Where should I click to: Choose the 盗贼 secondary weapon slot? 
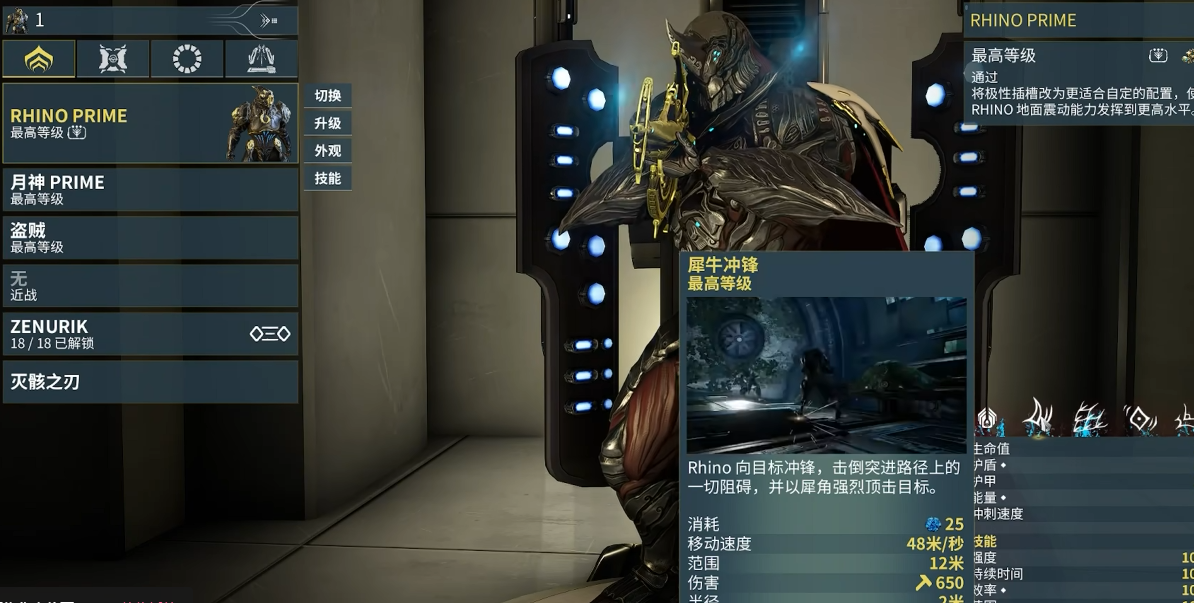click(x=150, y=238)
